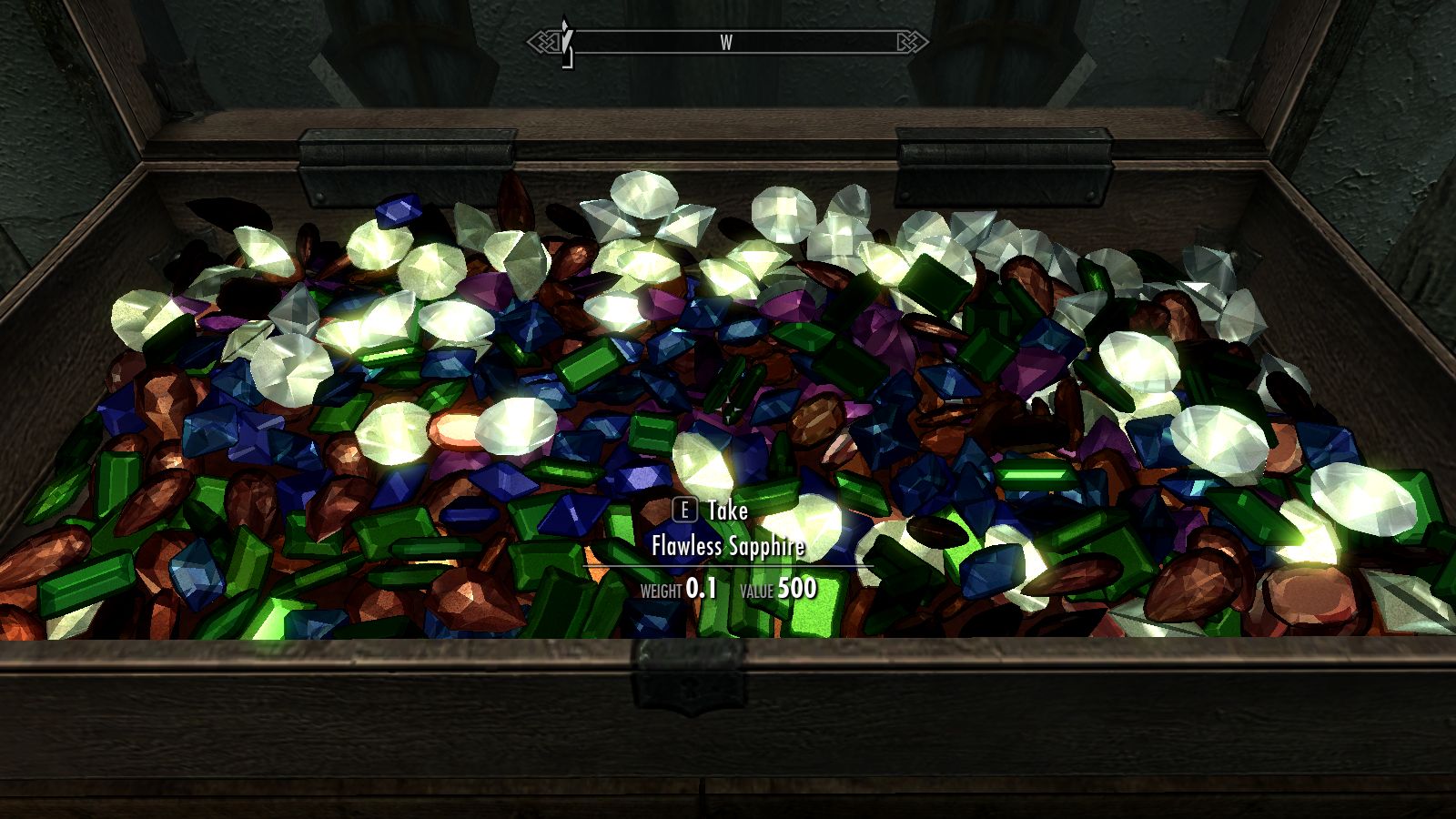Image resolution: width=1456 pixels, height=819 pixels.
Task: Click the left knotwork ornament of the compass
Action: point(545,41)
